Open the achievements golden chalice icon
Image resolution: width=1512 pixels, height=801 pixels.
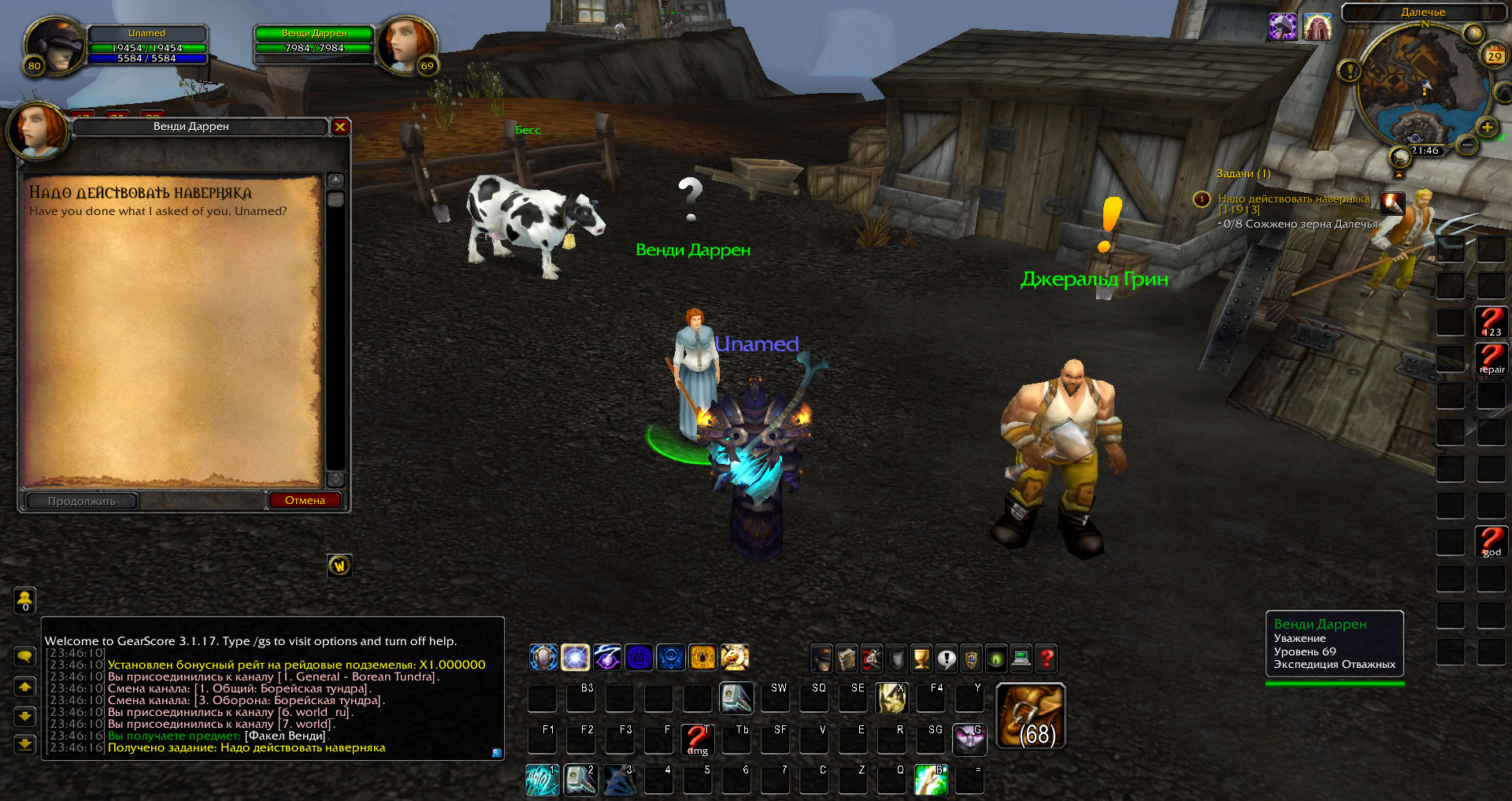click(x=921, y=658)
